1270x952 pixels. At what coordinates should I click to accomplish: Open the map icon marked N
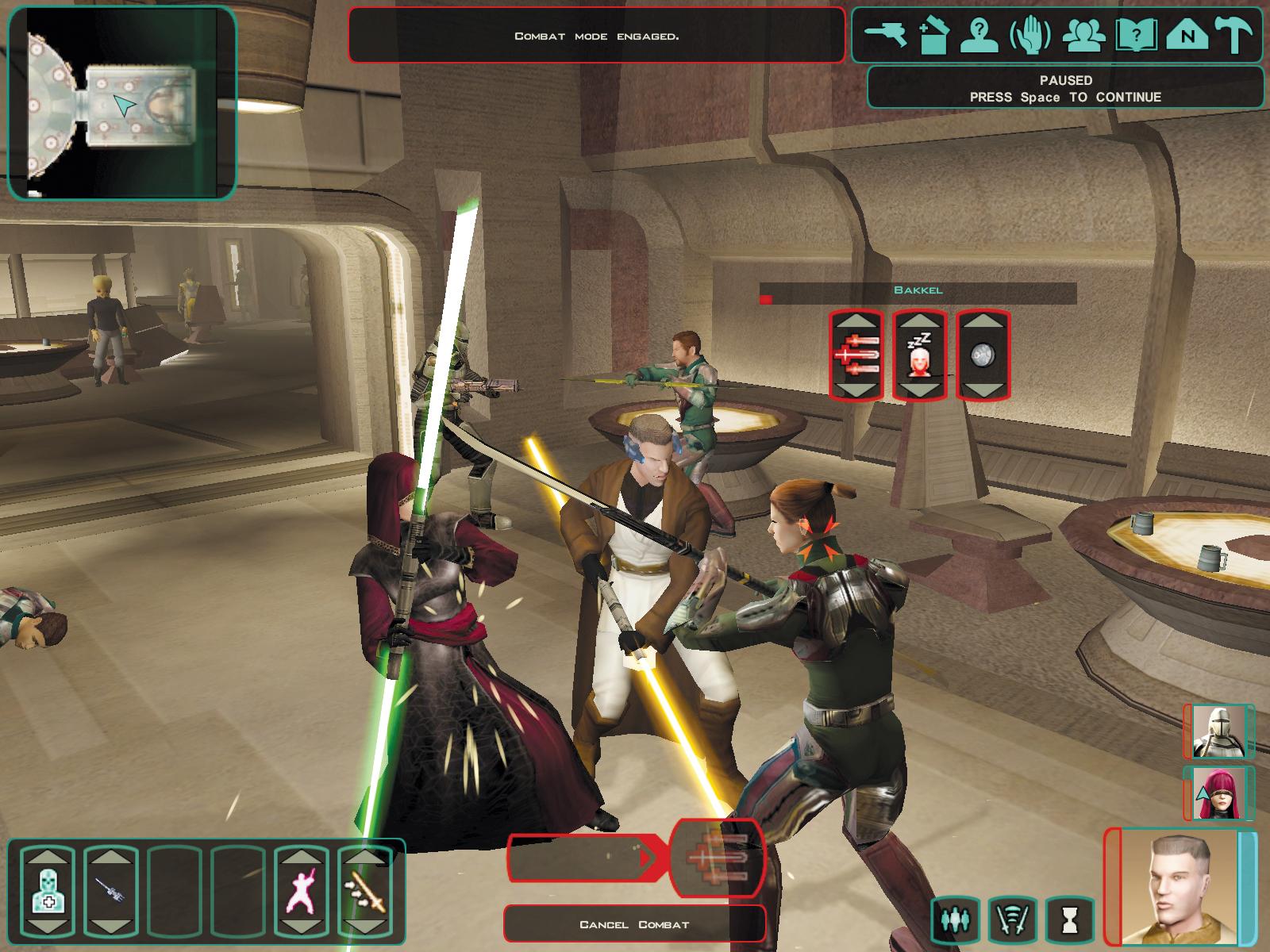point(1187,36)
